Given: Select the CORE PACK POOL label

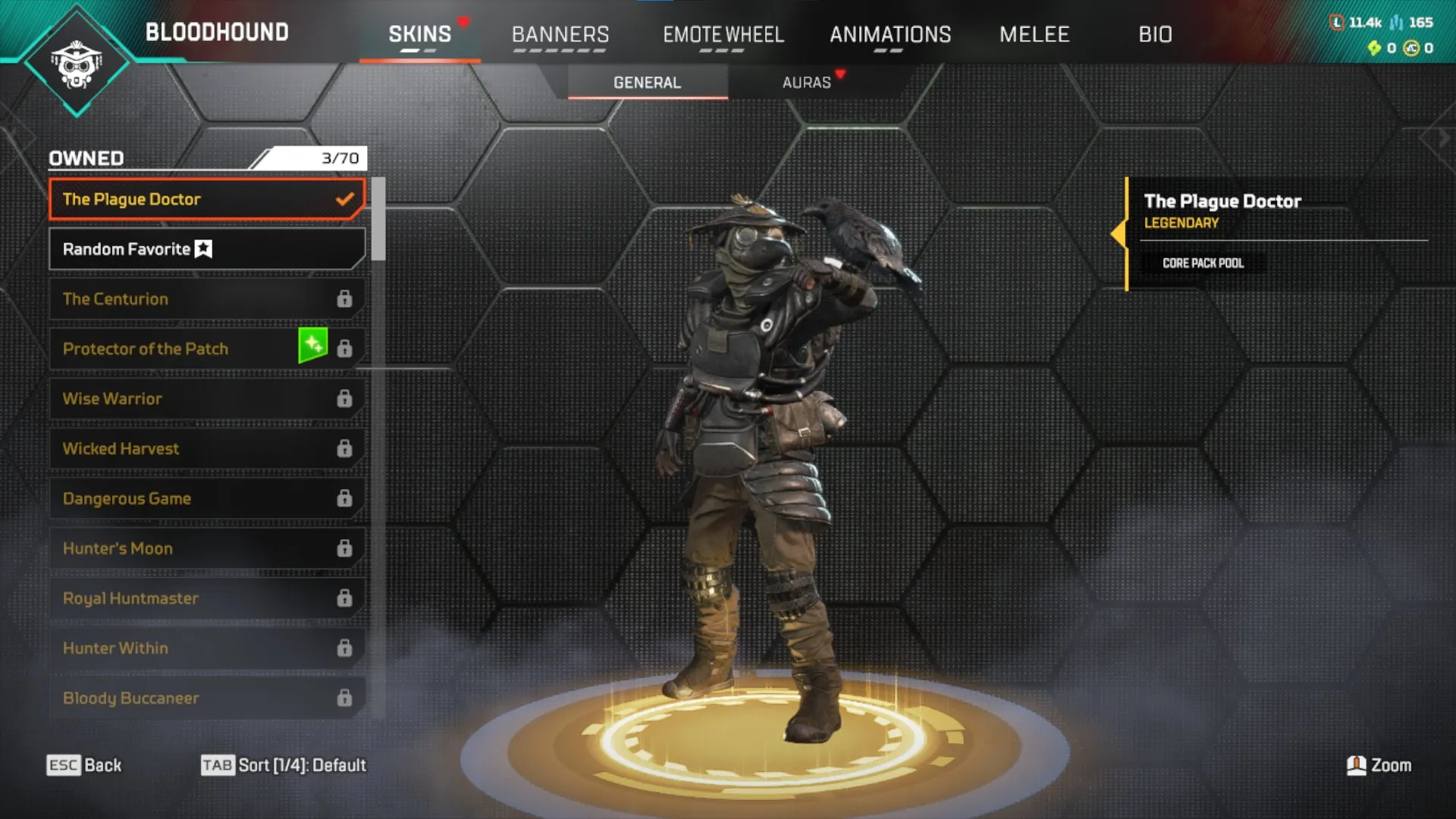Looking at the screenshot, I should pos(1203,263).
